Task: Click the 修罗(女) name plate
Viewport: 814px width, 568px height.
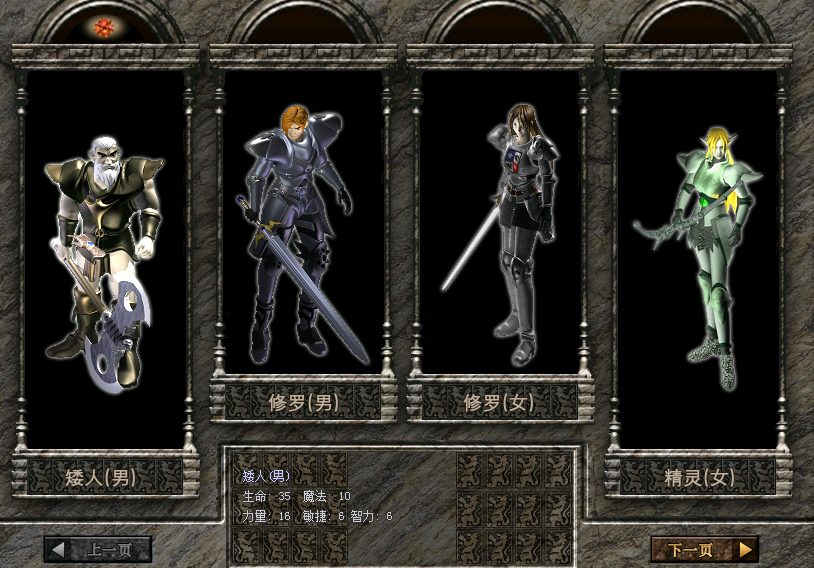Action: 500,403
